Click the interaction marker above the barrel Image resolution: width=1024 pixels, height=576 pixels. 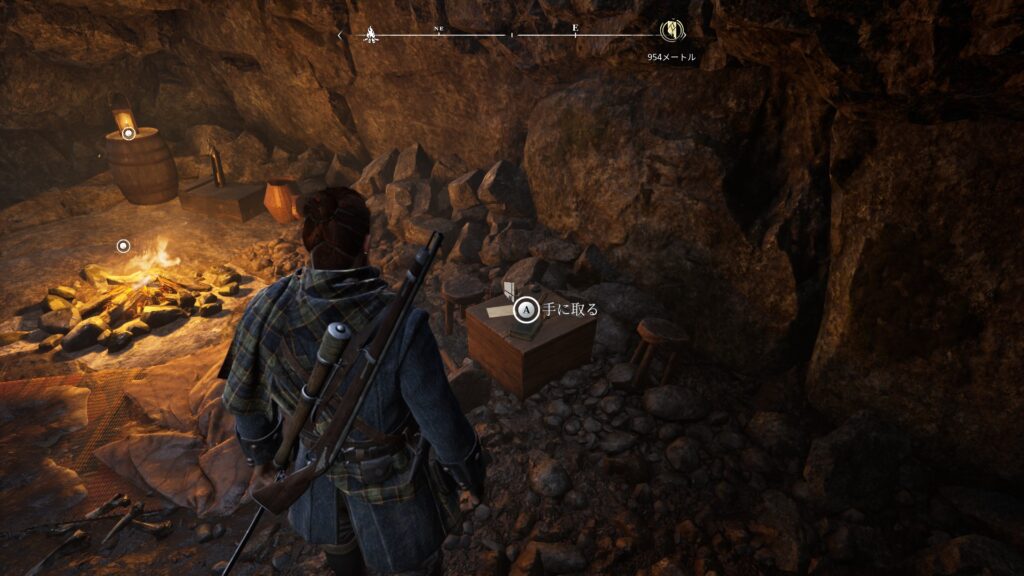[x=128, y=131]
